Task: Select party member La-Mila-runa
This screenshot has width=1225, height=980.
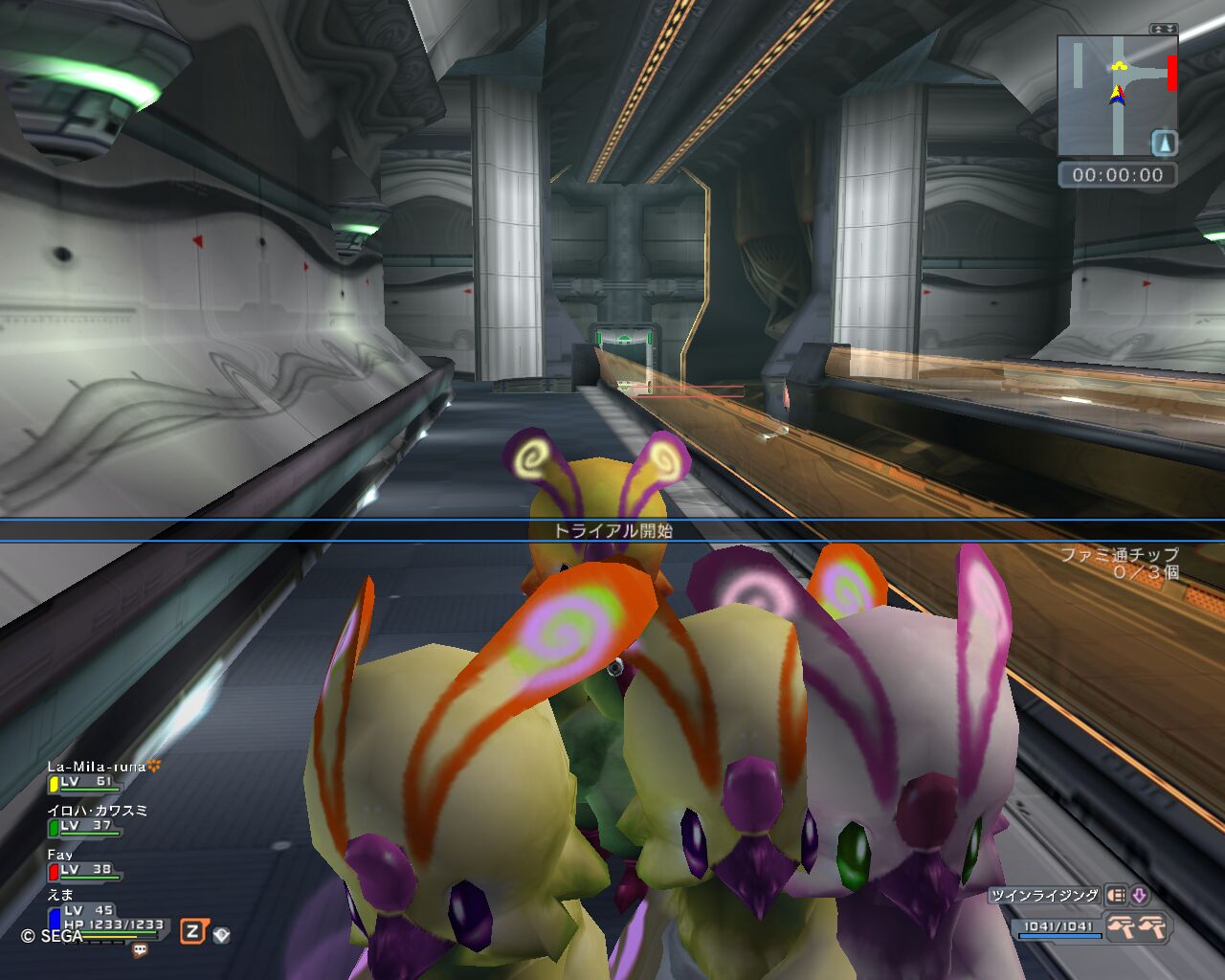Action: [96, 767]
